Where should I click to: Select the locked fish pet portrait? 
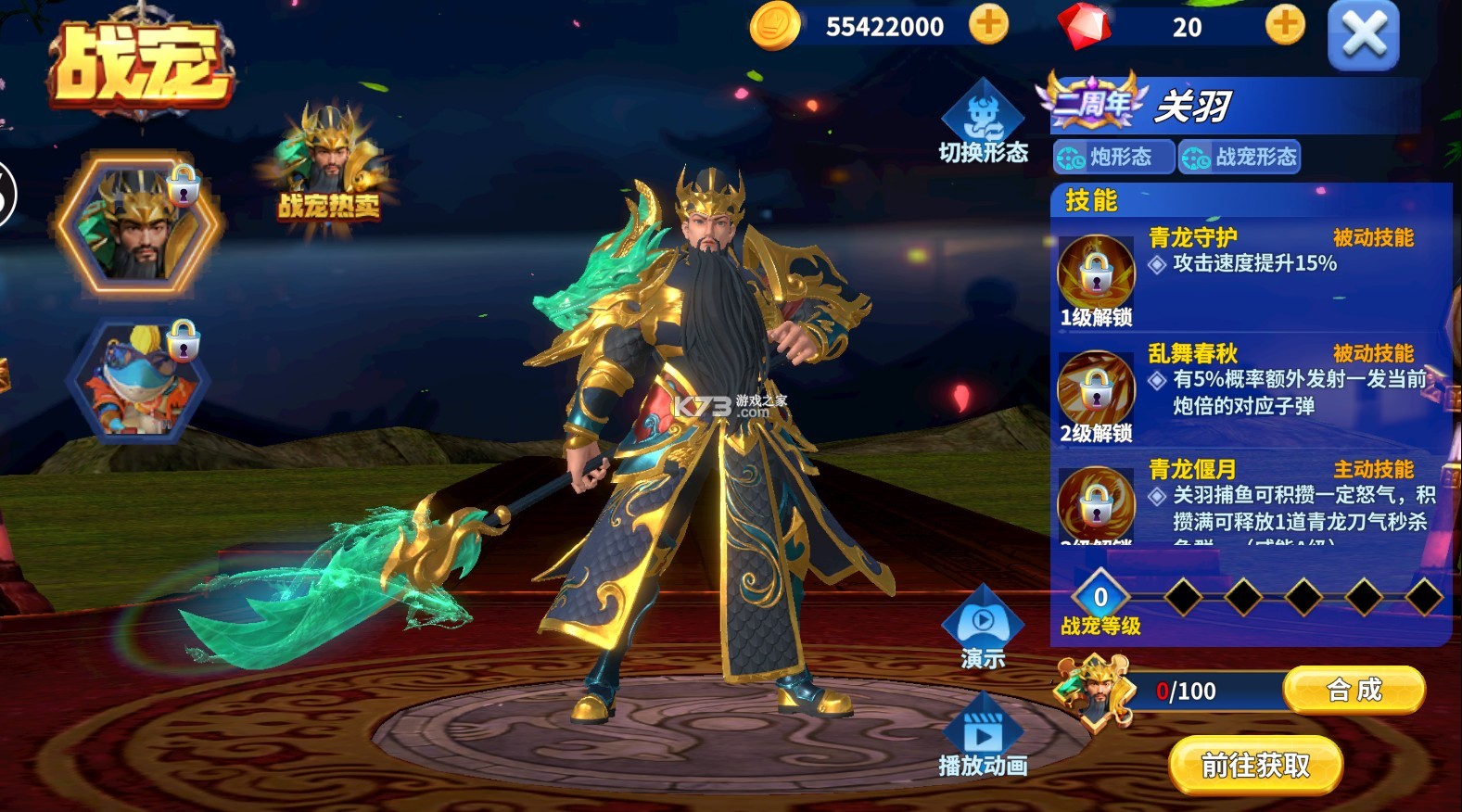pyautogui.click(x=139, y=380)
